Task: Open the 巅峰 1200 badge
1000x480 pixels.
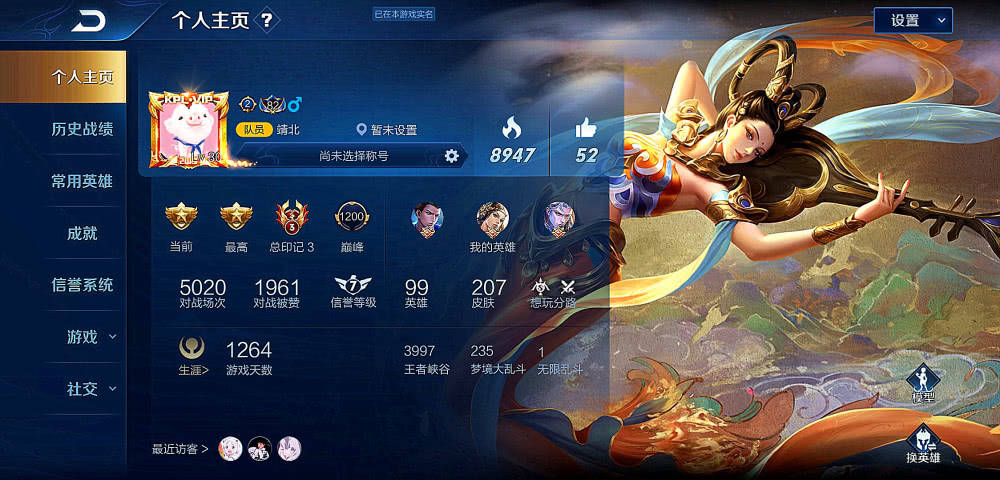Action: (351, 216)
